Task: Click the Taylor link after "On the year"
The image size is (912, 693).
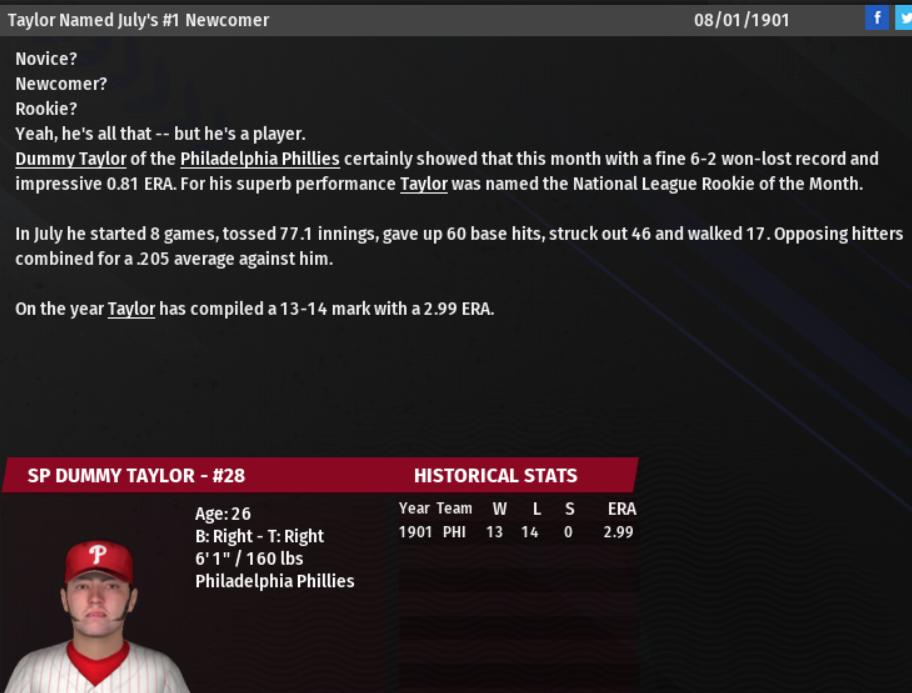Action: (x=131, y=309)
